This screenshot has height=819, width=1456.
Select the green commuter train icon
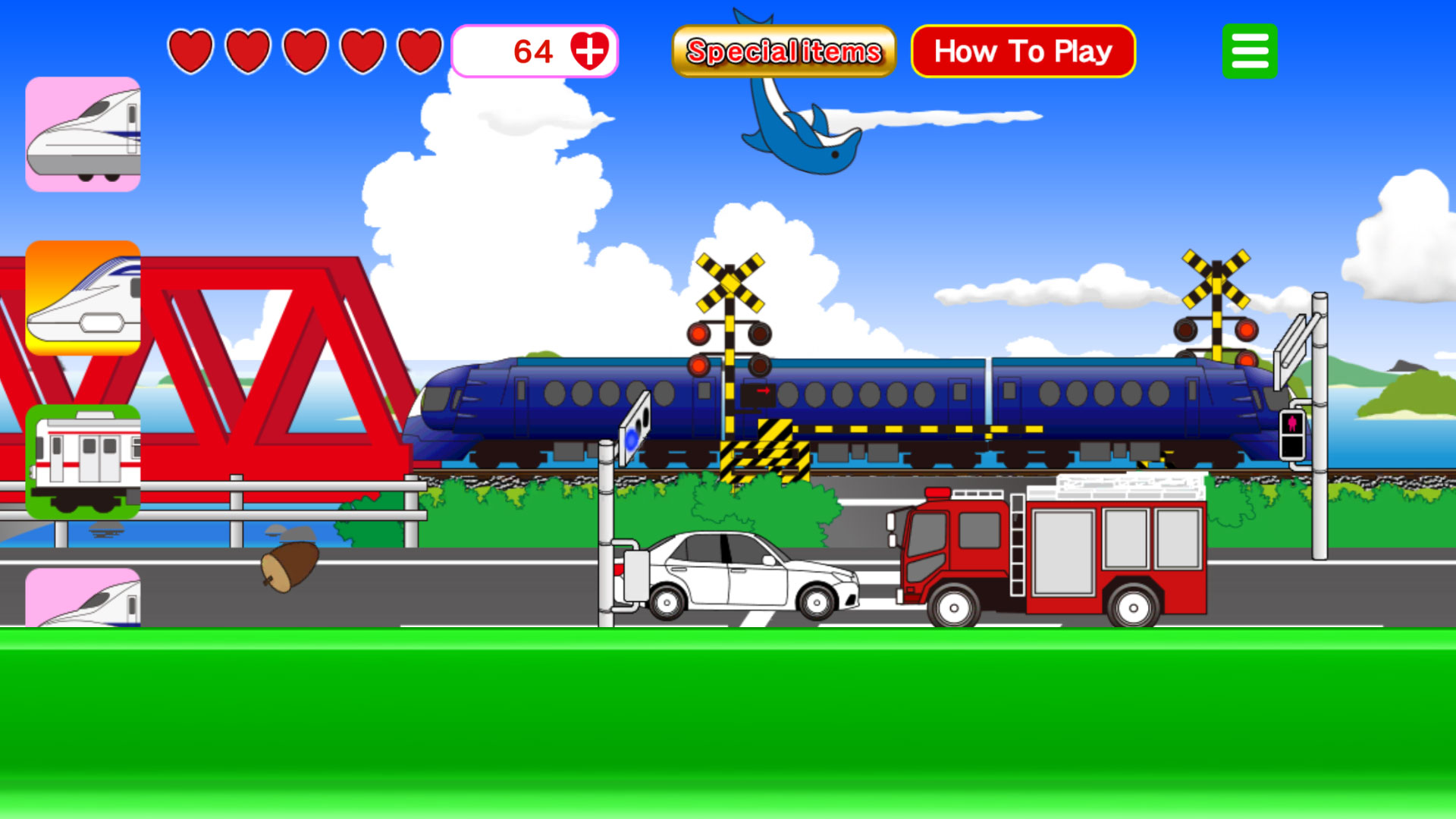pos(83,463)
